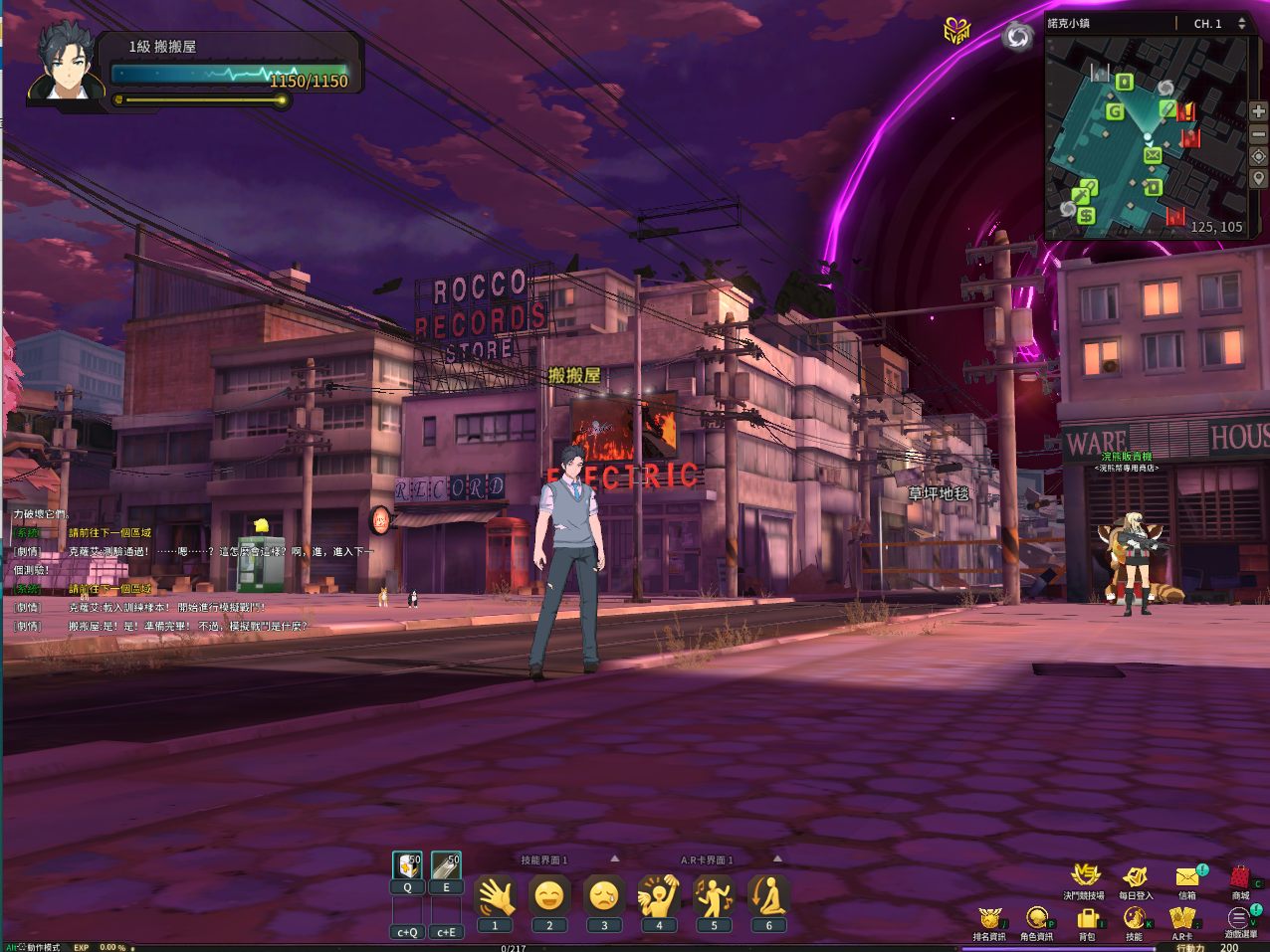Open the mailbox (信箱) envelope icon
The image size is (1270, 952).
click(x=1186, y=876)
